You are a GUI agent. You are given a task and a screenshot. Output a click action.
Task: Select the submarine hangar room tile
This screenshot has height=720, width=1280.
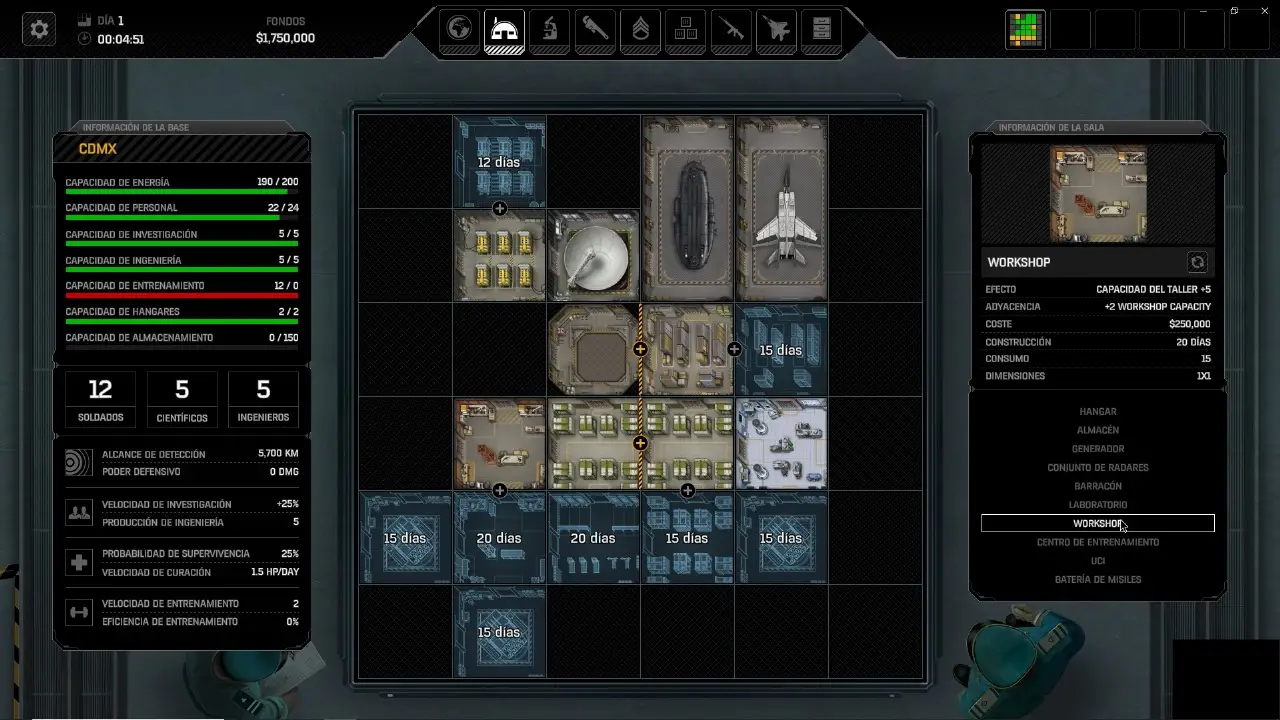point(687,208)
